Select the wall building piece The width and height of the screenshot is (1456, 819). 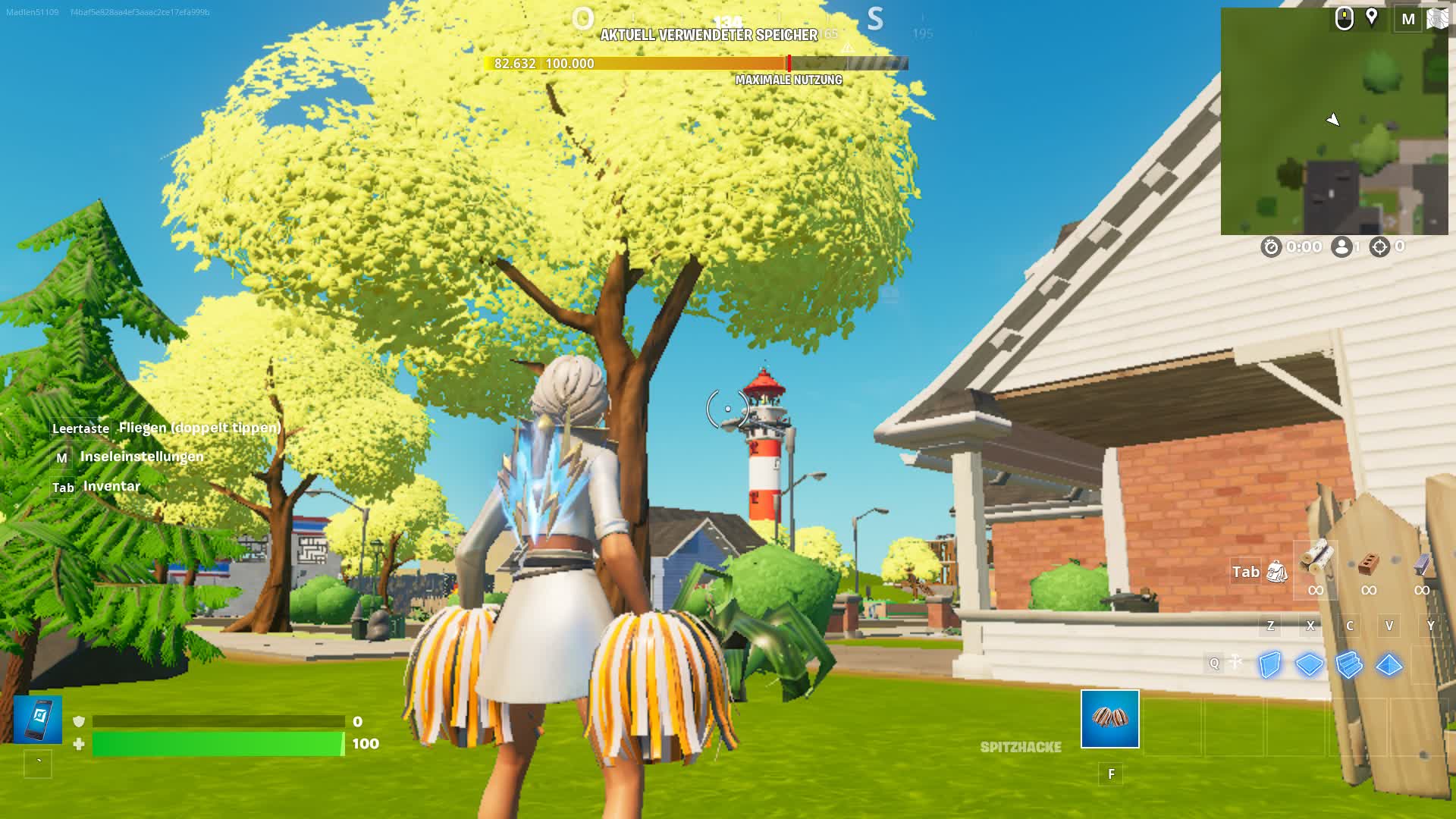point(1269,664)
